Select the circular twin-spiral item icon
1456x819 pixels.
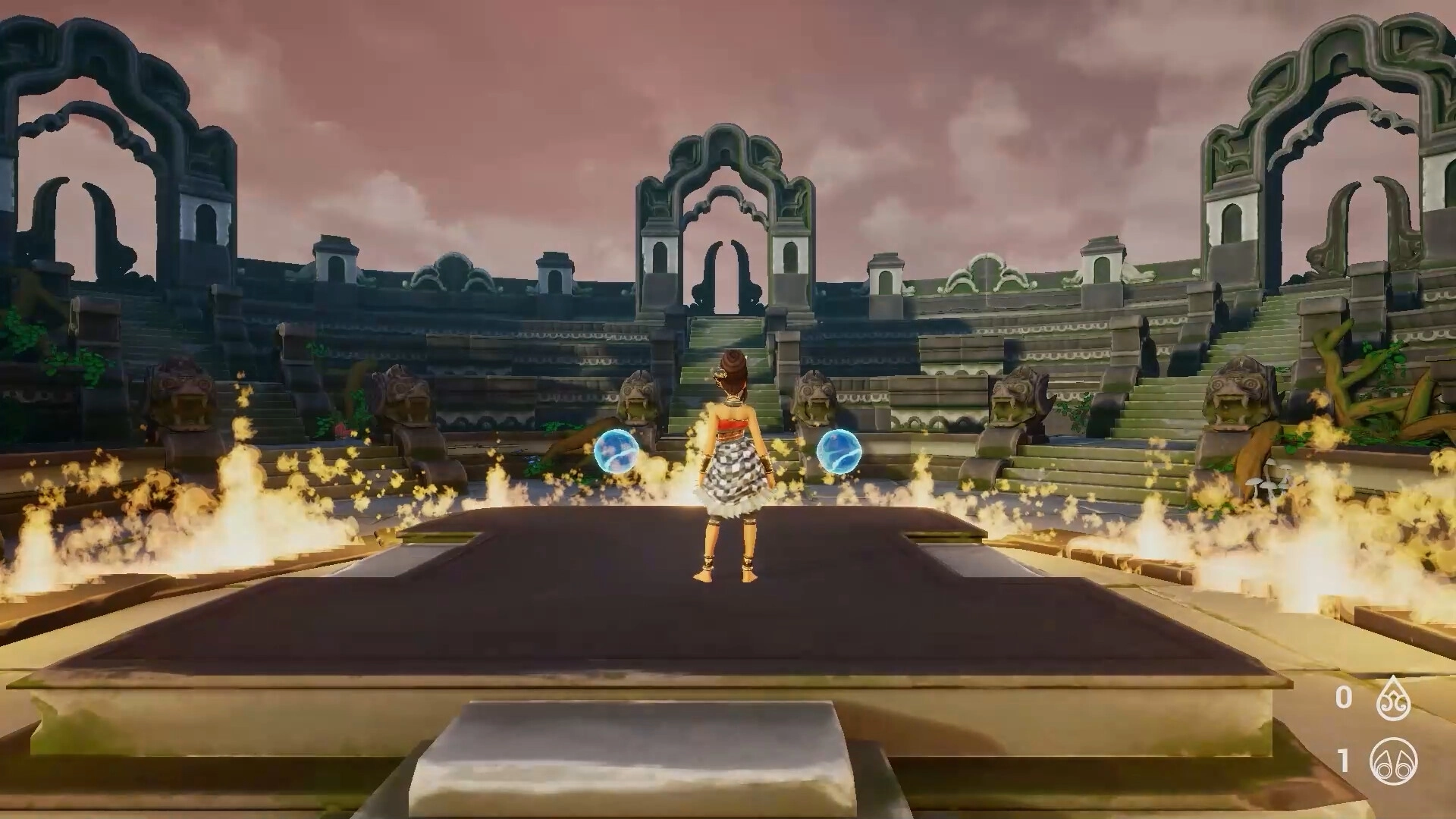pyautogui.click(x=1393, y=761)
